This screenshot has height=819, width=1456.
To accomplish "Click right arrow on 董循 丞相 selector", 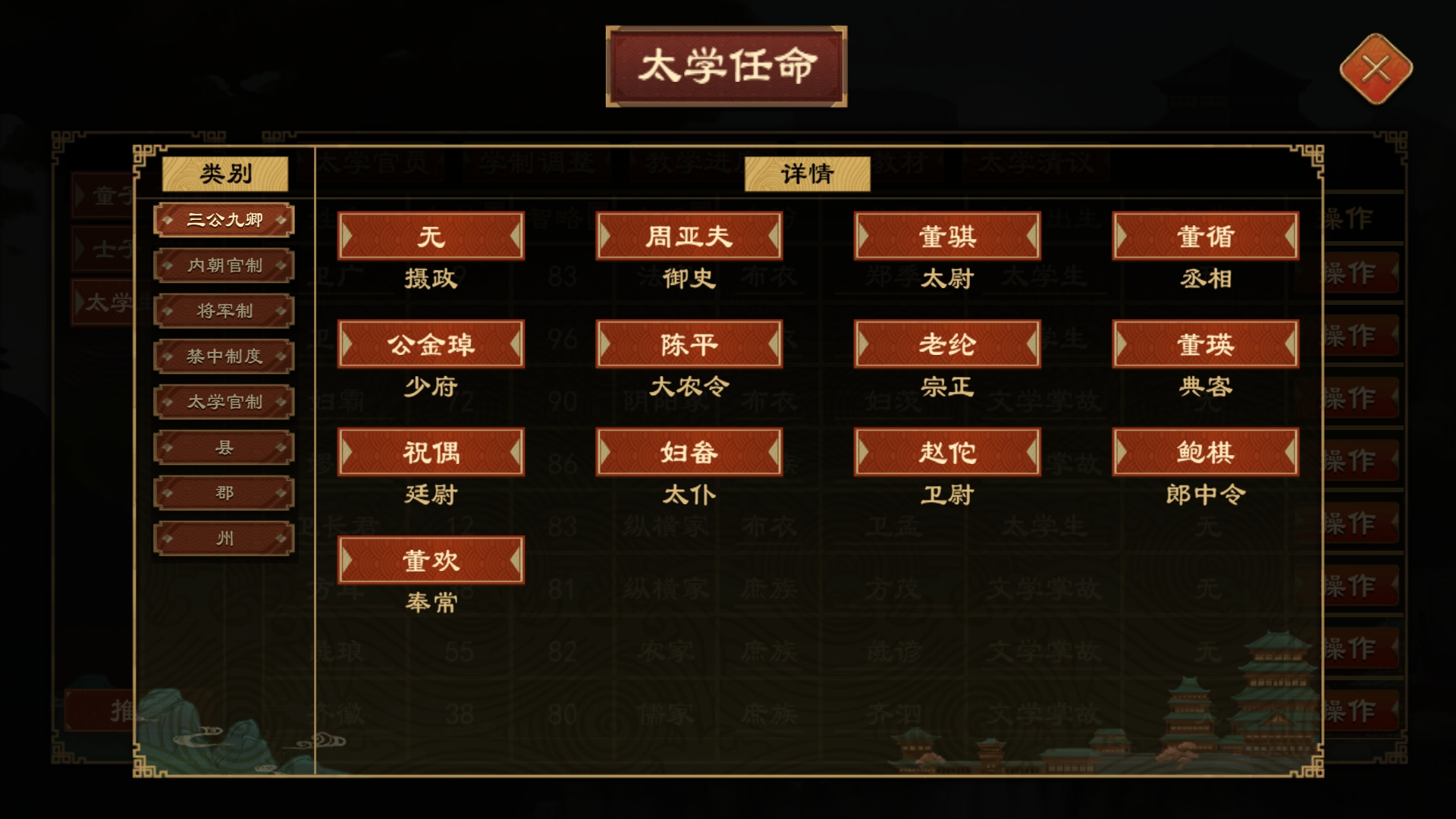I will pyautogui.click(x=1289, y=236).
